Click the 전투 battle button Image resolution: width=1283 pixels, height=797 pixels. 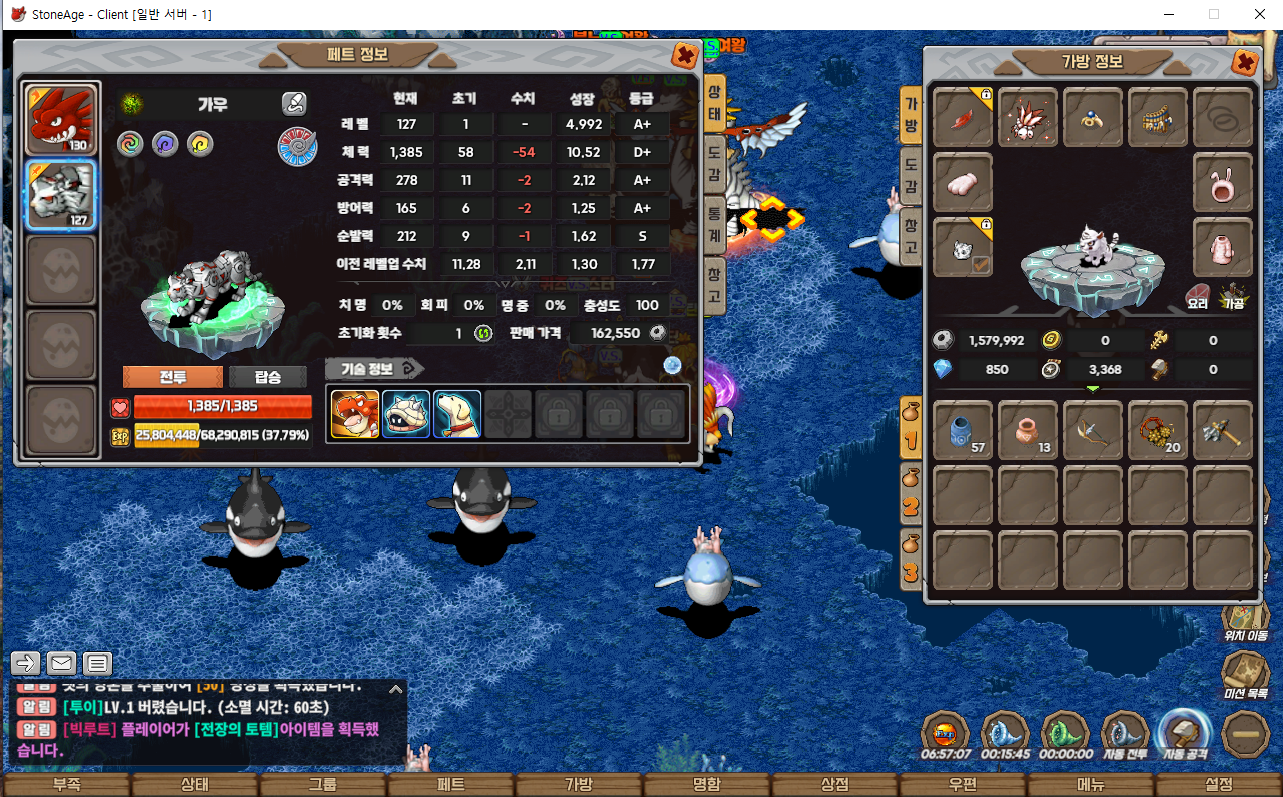coord(172,377)
